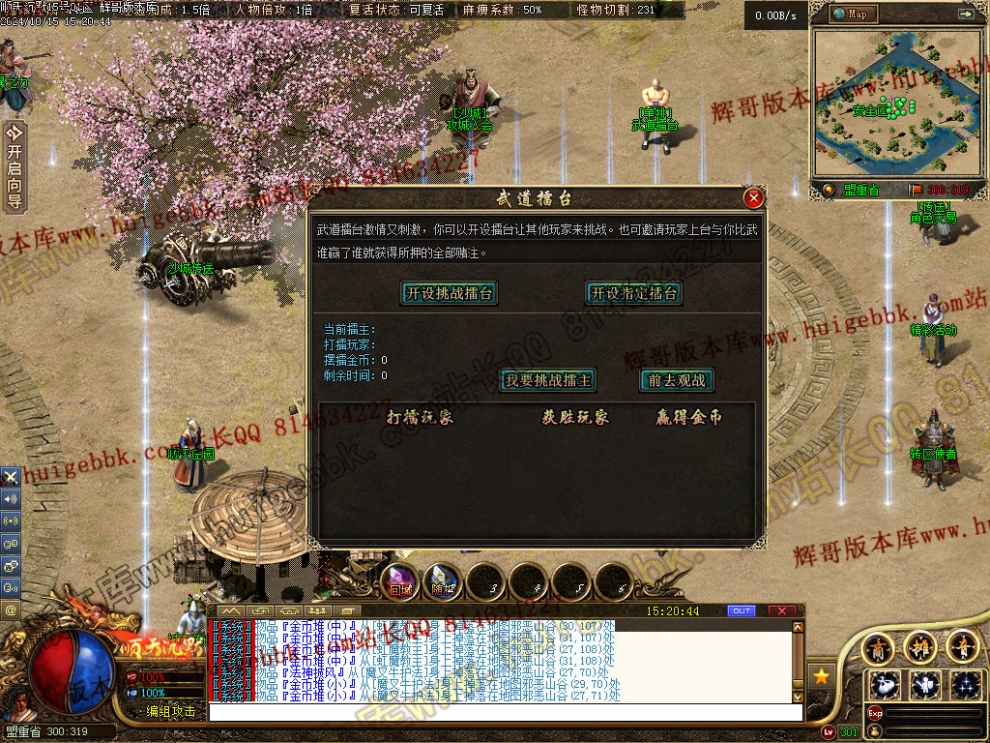The height and width of the screenshot is (743, 990).
Task: Click the OUT button on chat bar
Action: [742, 610]
